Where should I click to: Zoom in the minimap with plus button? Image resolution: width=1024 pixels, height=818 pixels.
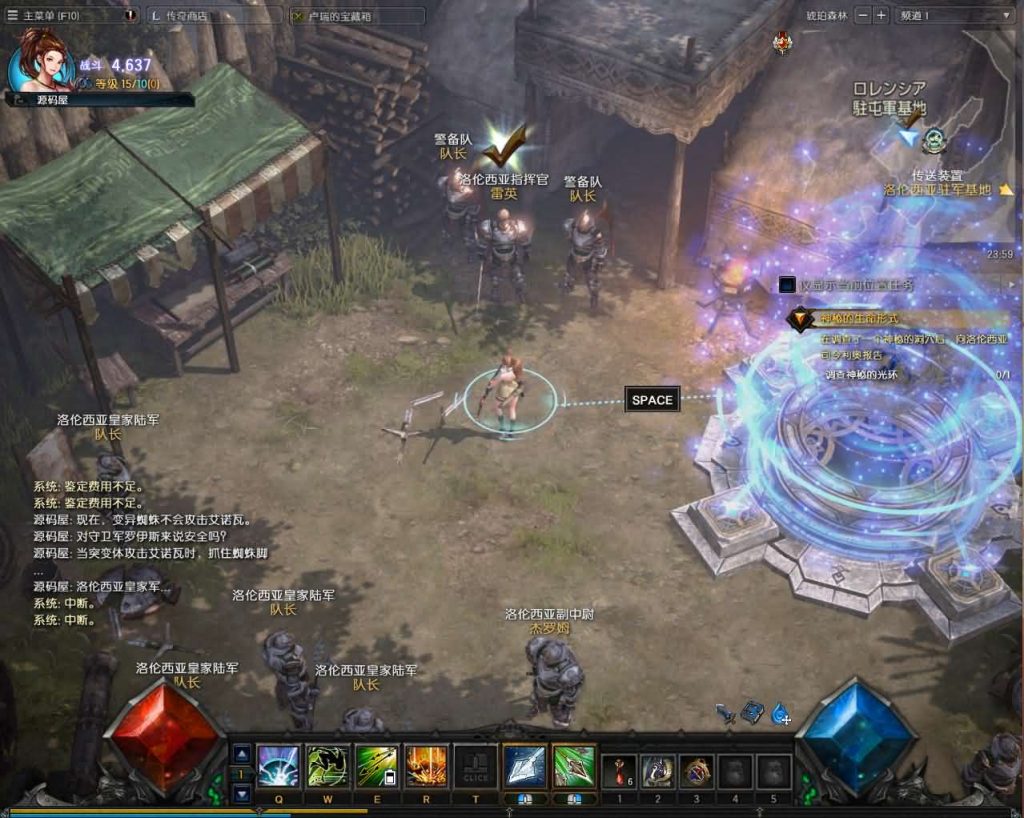coord(880,15)
